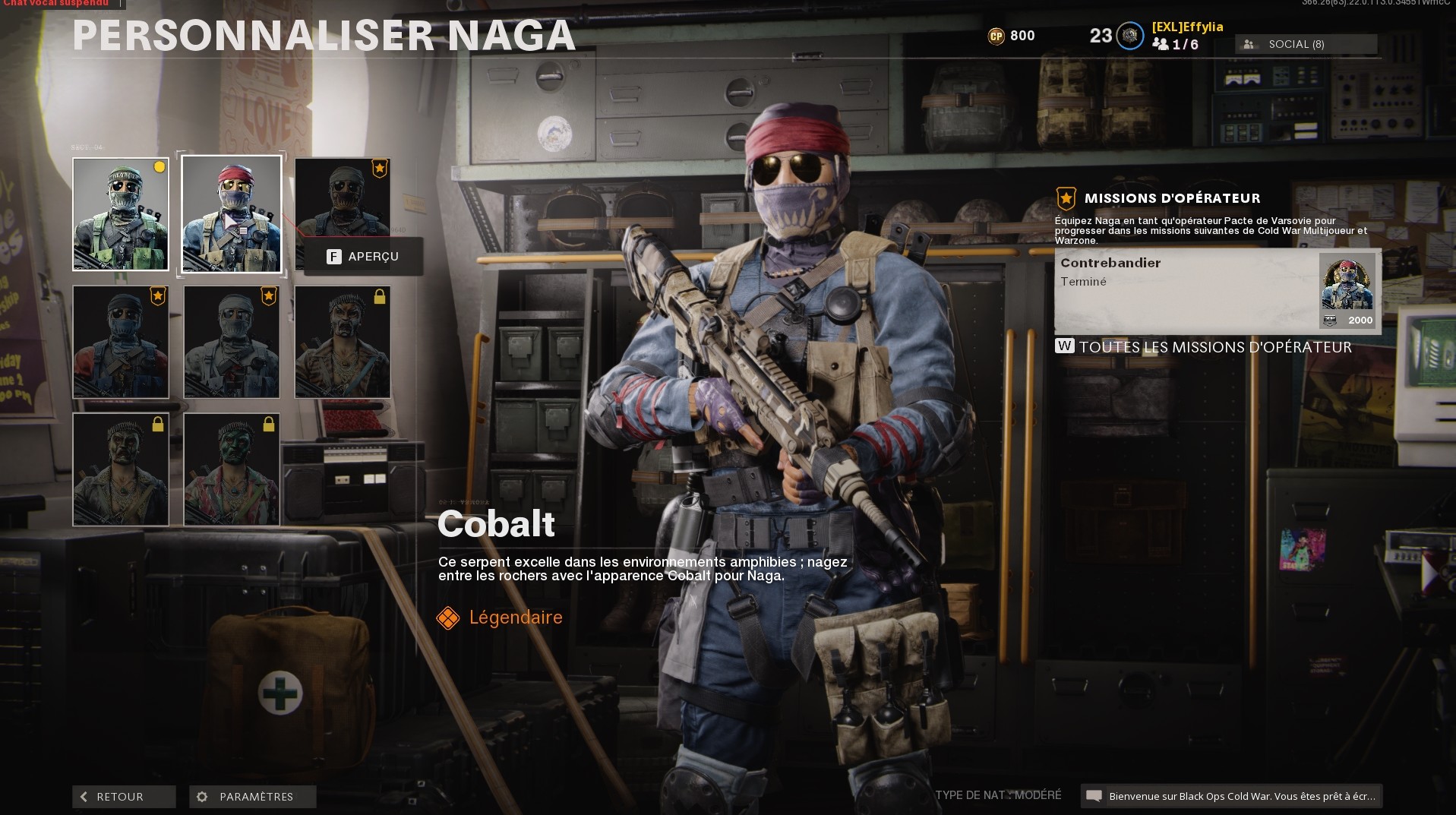Select the Légendaire rarity diamond icon
This screenshot has width=1456, height=815.
(447, 618)
